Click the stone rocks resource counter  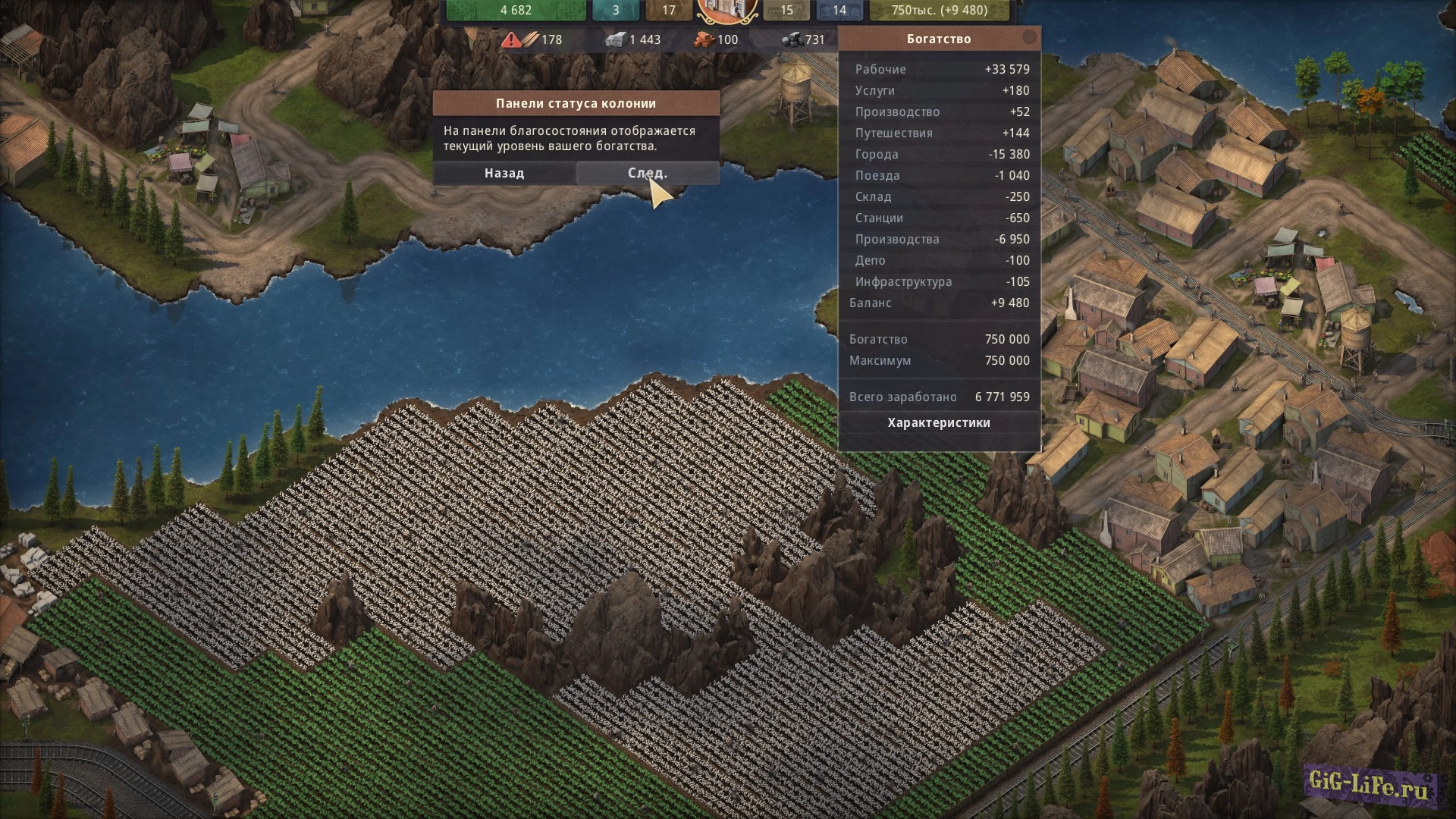[803, 39]
